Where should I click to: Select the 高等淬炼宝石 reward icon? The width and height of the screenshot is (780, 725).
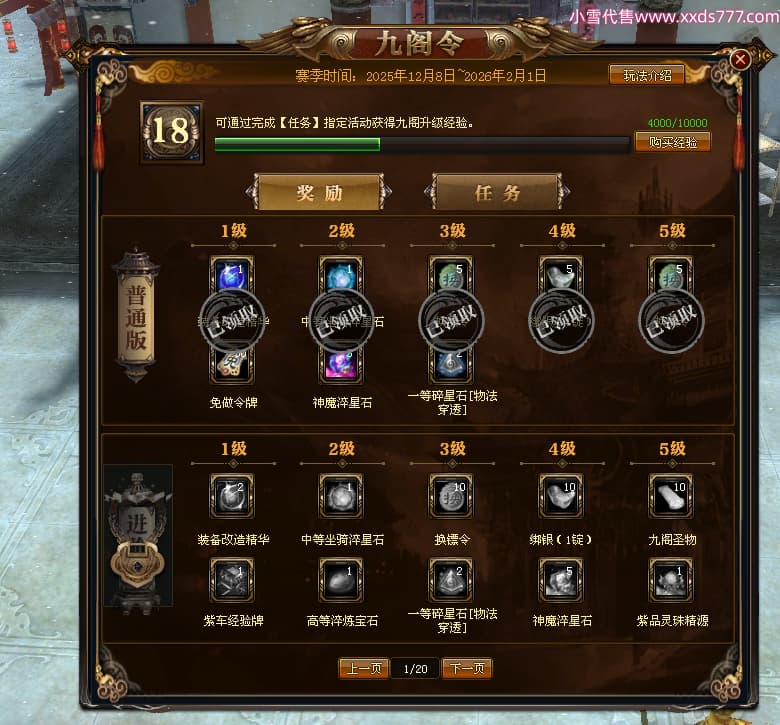[x=341, y=579]
